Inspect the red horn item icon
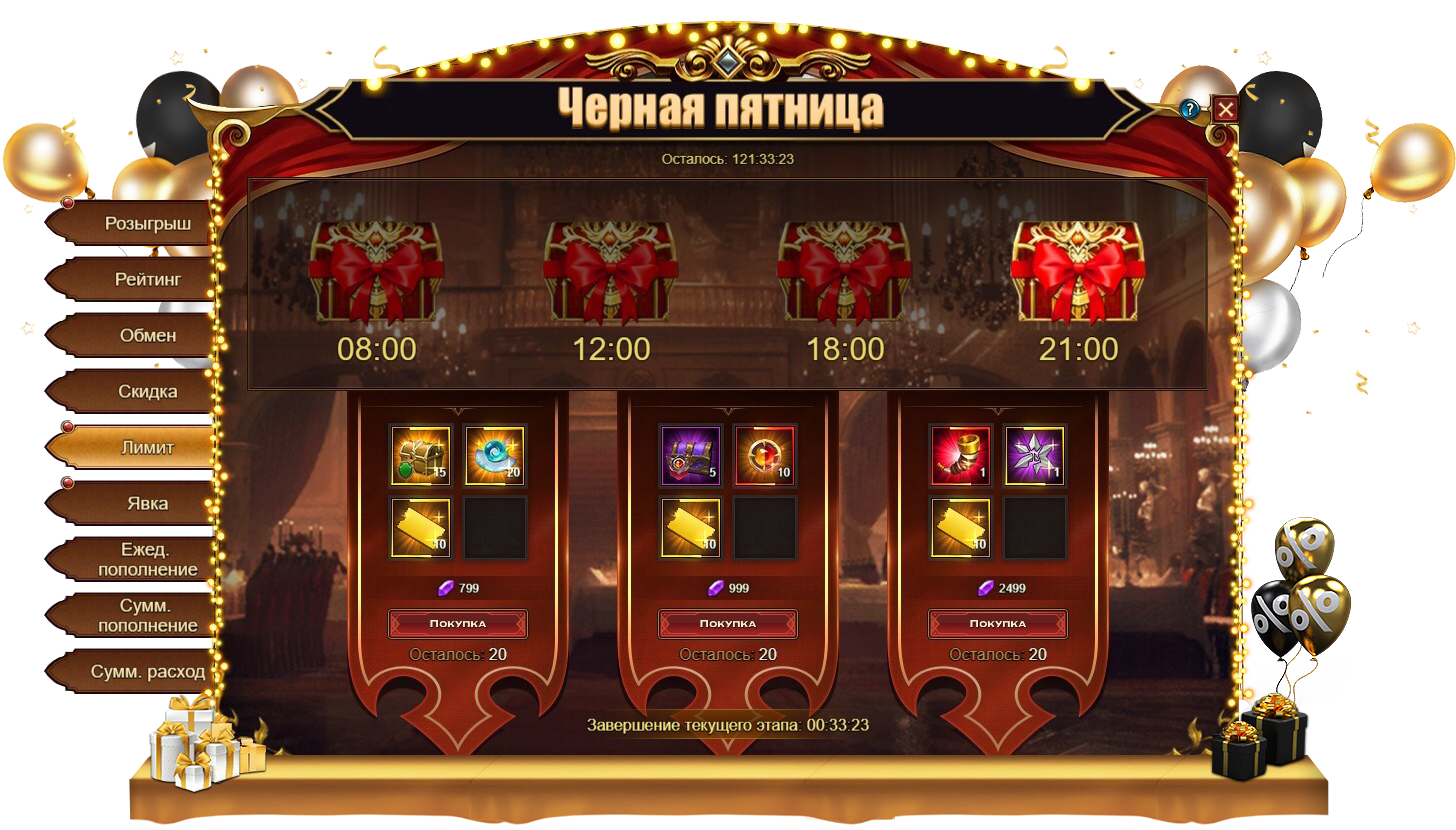Screen dimensions: 1456x830 click(x=961, y=455)
